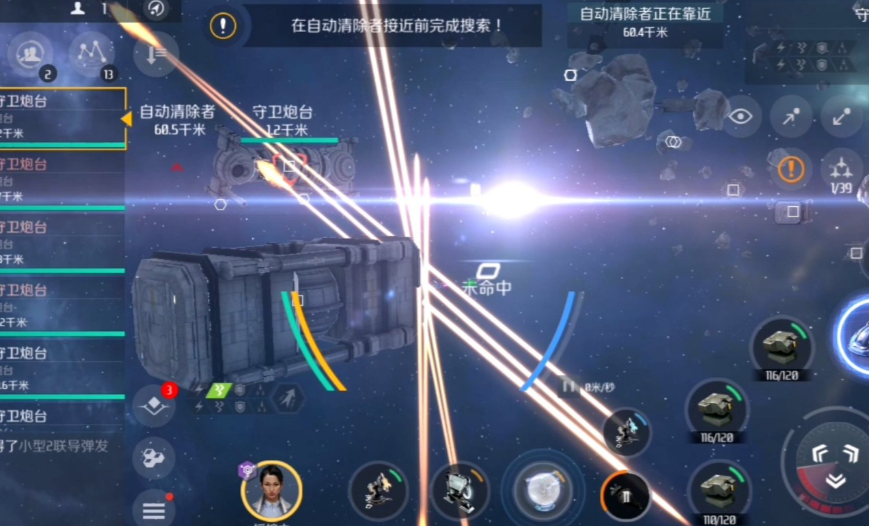
Task: Tap the orange exclamation warning button
Action: [x=791, y=168]
